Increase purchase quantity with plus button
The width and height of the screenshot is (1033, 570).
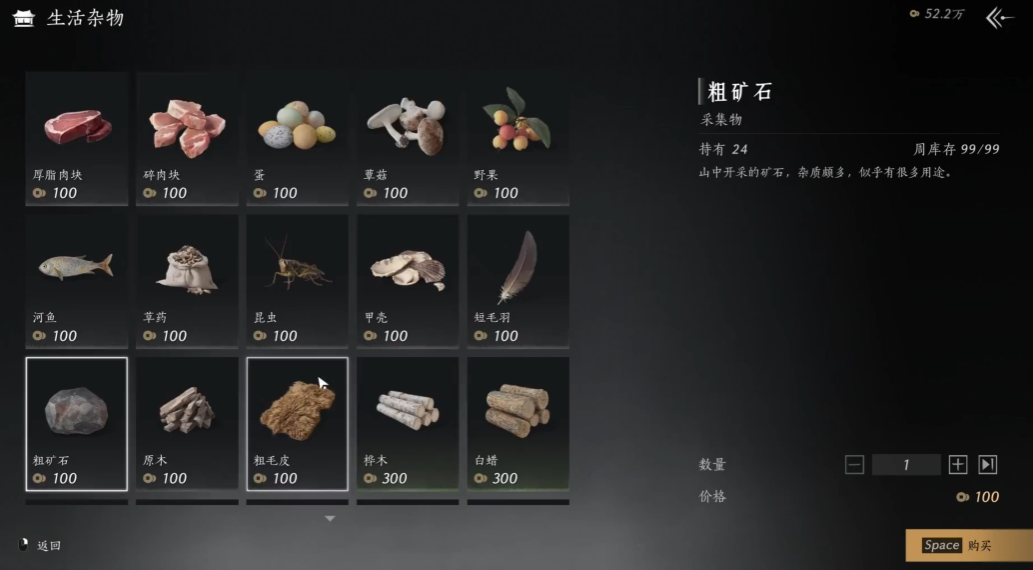(x=958, y=464)
